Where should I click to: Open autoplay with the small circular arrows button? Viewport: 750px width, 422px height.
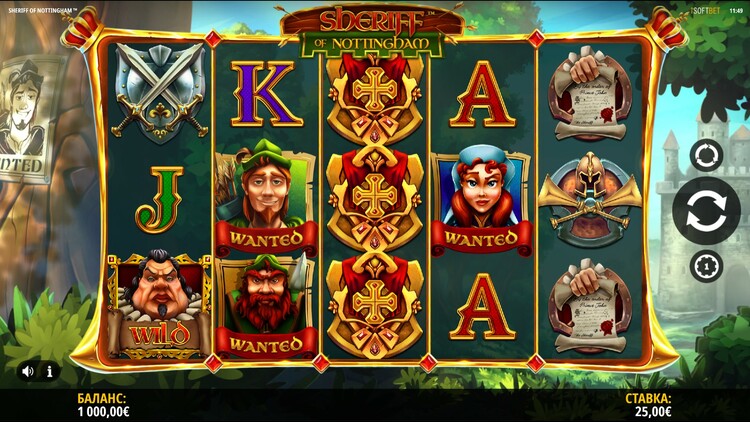point(706,156)
